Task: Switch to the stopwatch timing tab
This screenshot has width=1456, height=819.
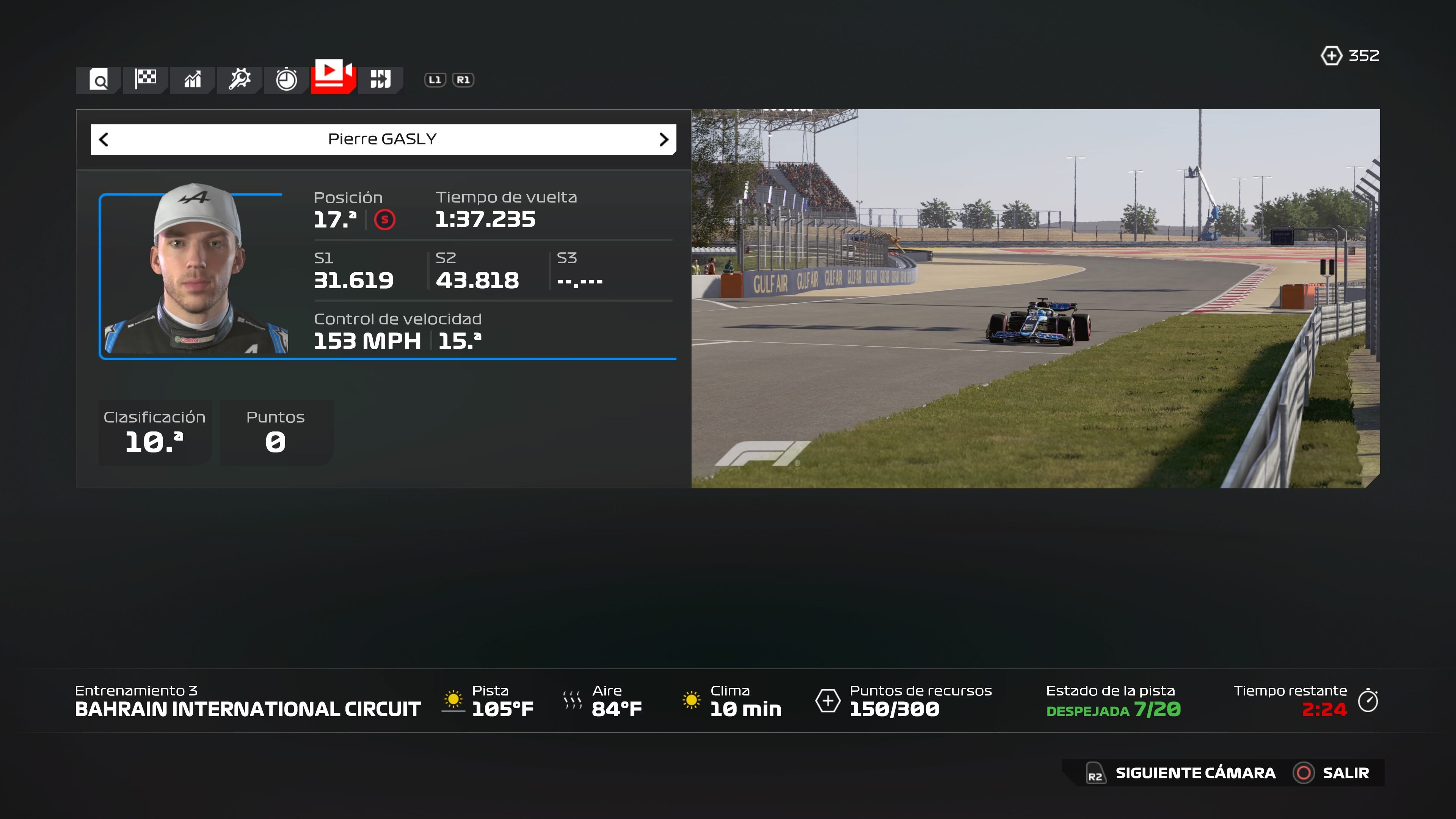Action: [x=287, y=79]
